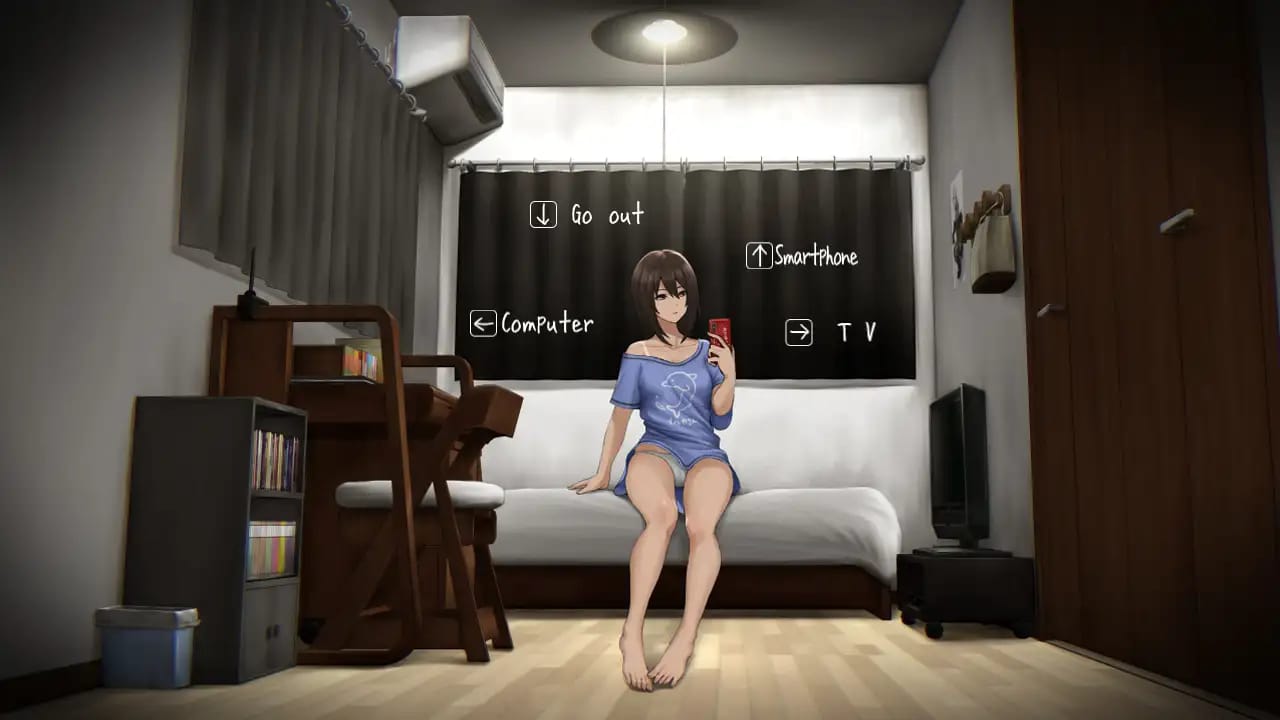Click the Go out text label
The width and height of the screenshot is (1280, 720).
[604, 215]
